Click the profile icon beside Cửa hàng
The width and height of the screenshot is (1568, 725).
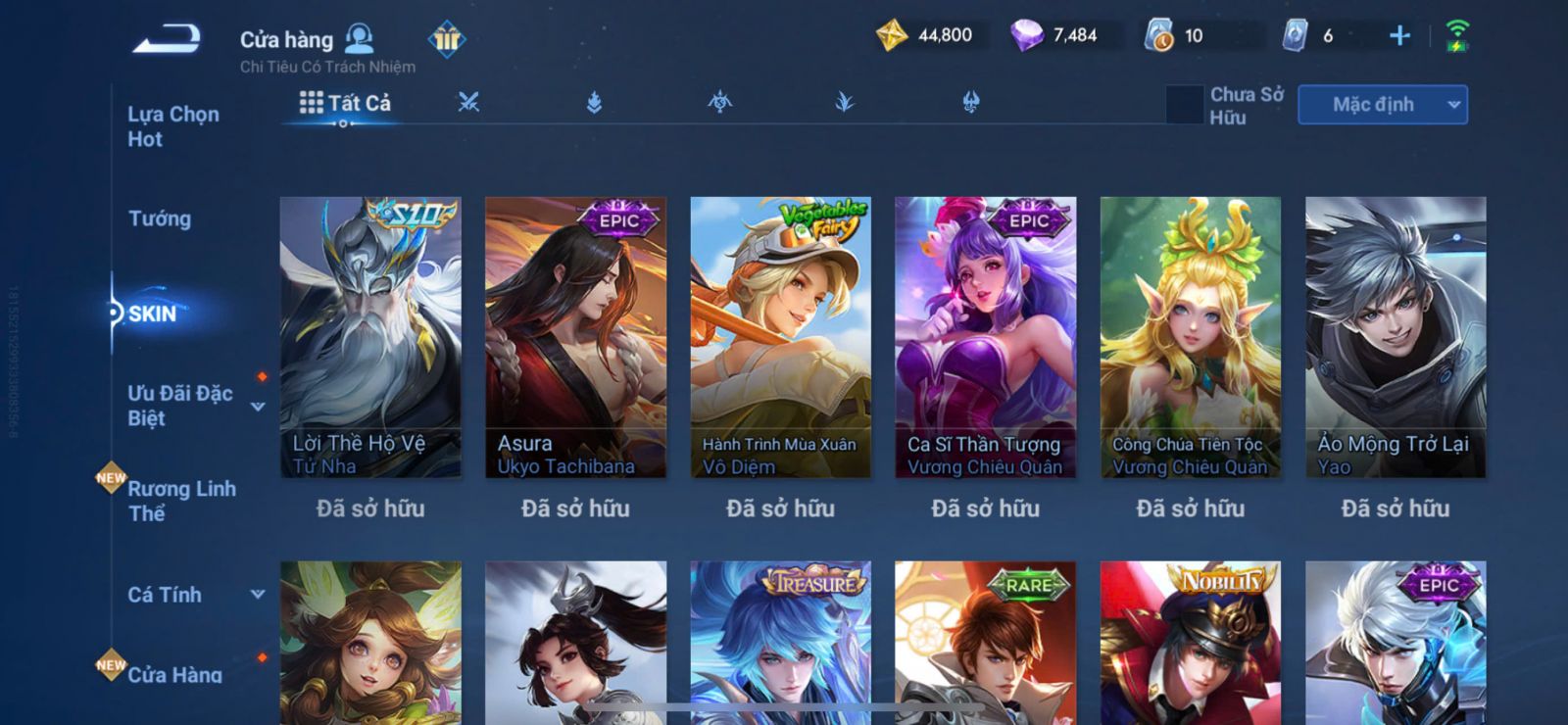(x=360, y=39)
